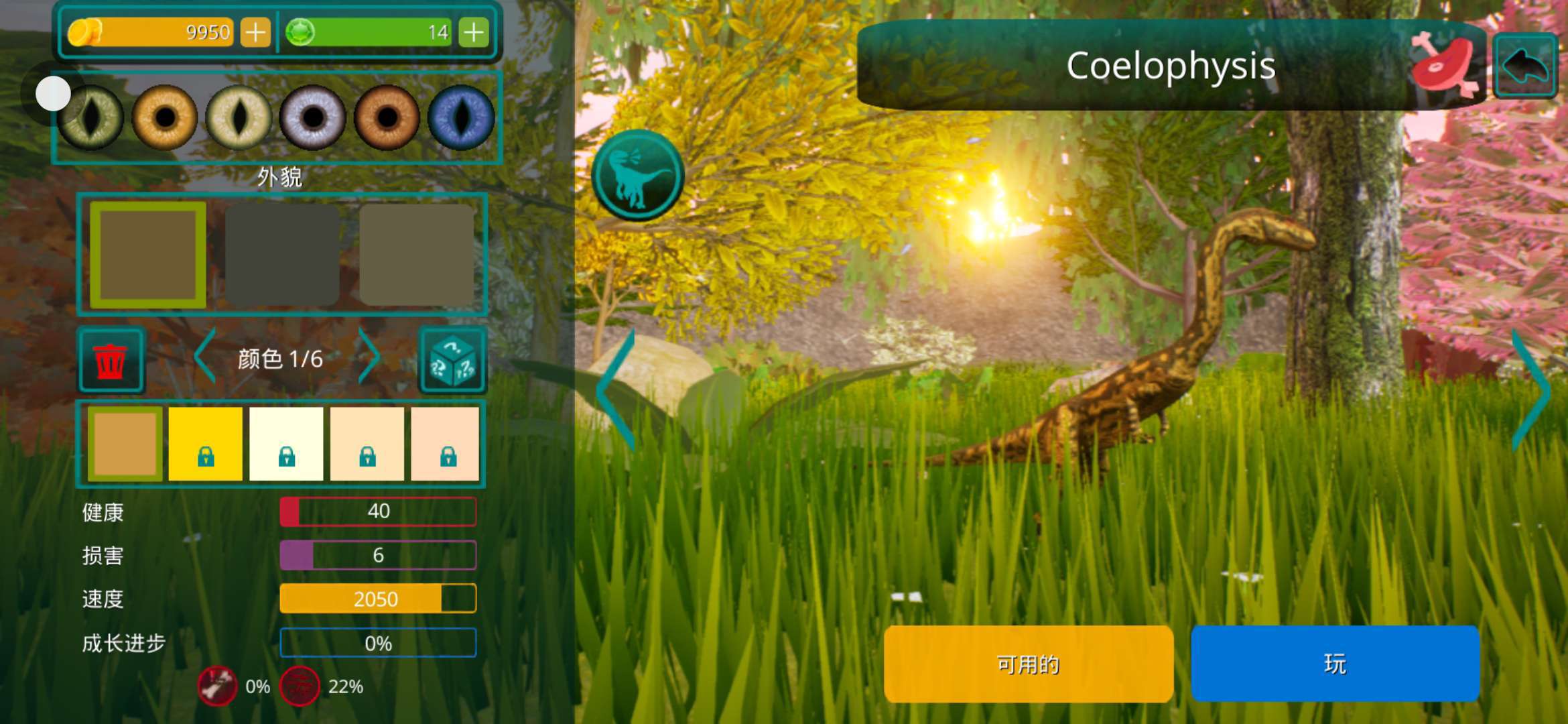This screenshot has height=724, width=1568.
Task: Click the yellow 可用的 button
Action: pyautogui.click(x=1029, y=664)
